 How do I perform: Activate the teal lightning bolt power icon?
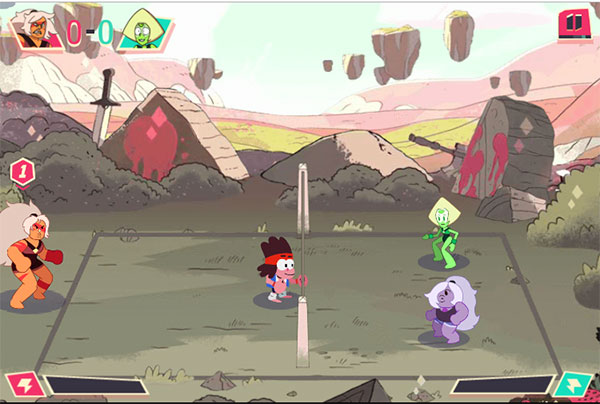click(x=576, y=386)
